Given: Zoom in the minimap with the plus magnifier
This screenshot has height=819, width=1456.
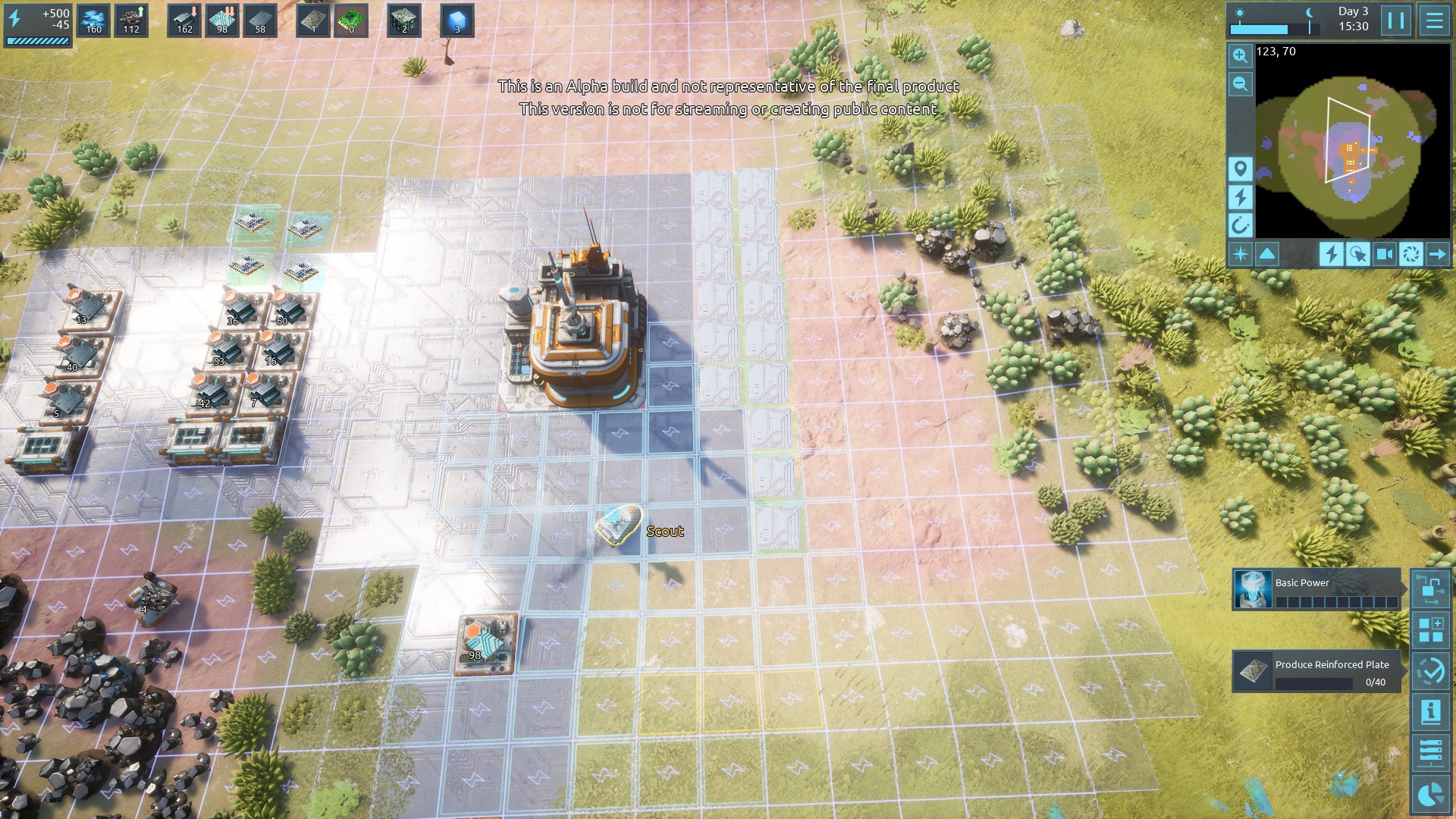Looking at the screenshot, I should click(x=1240, y=55).
